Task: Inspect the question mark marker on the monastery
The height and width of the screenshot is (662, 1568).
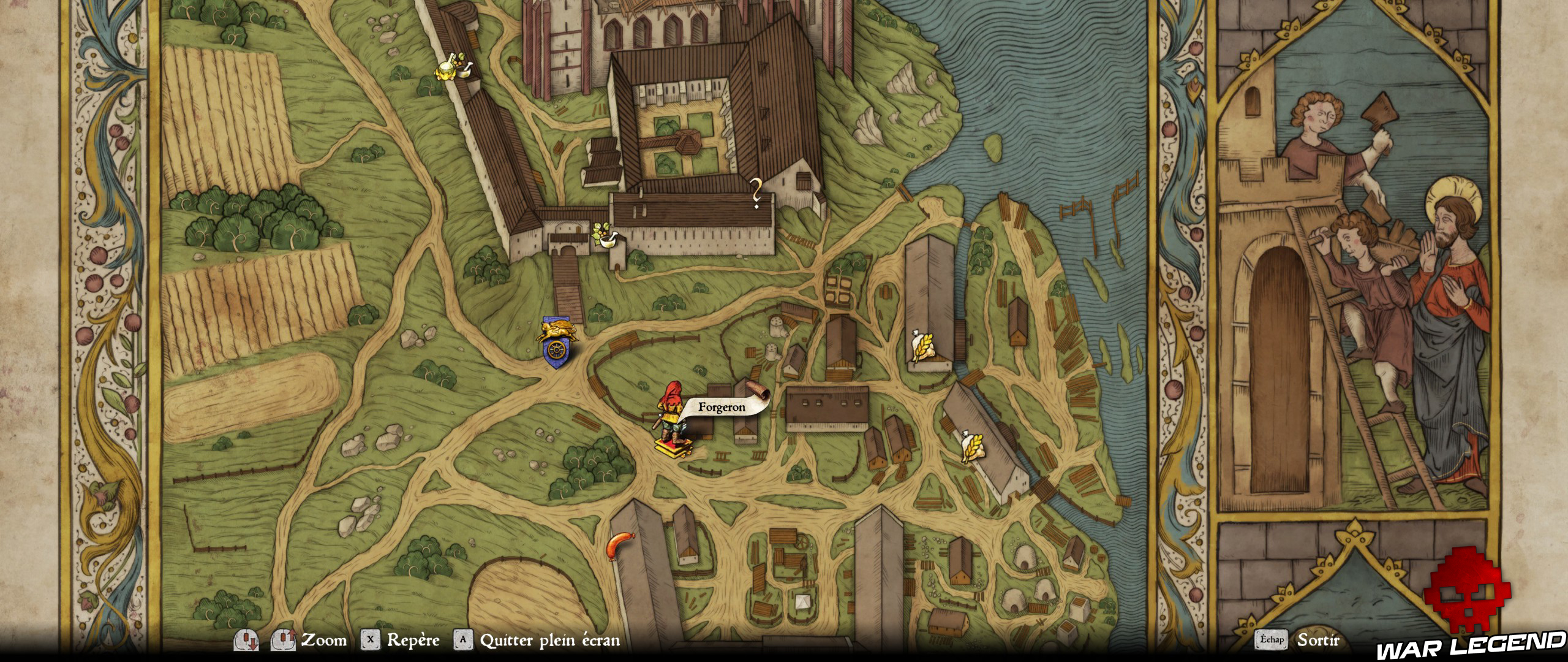Action: (x=757, y=193)
